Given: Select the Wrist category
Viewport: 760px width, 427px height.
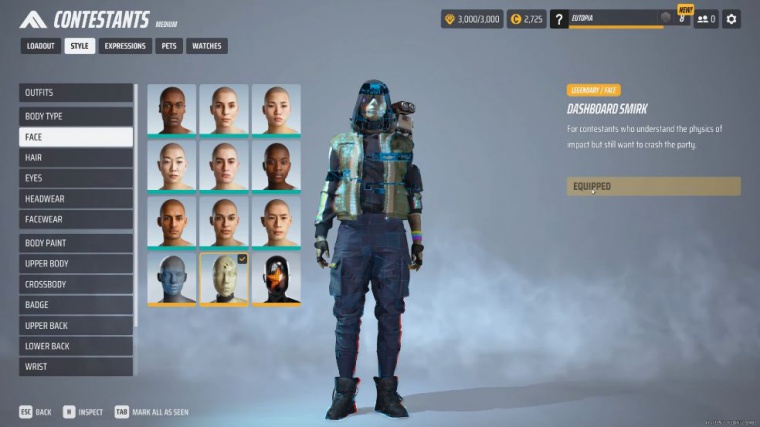Looking at the screenshot, I should [x=76, y=367].
